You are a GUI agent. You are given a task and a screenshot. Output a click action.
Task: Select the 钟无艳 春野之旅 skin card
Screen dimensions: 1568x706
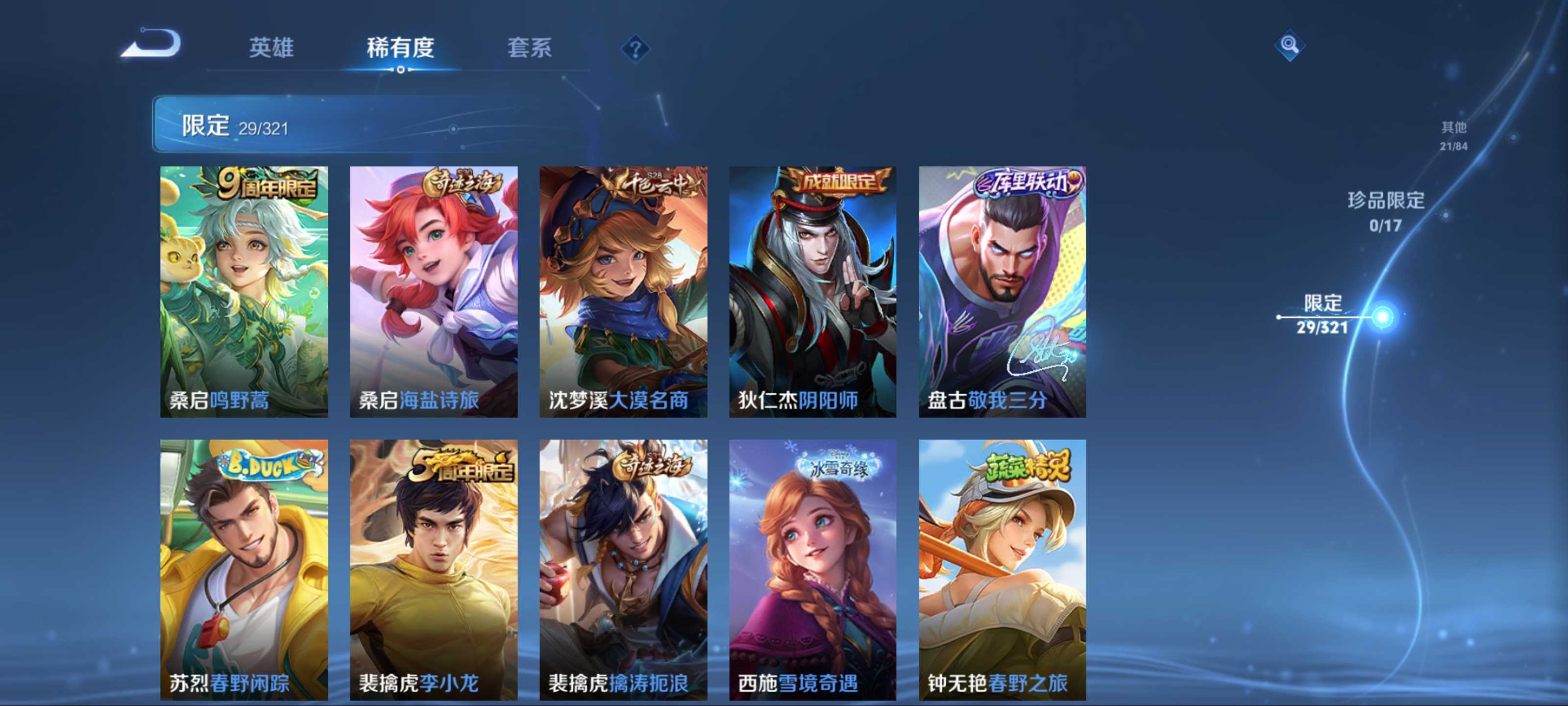click(1002, 570)
